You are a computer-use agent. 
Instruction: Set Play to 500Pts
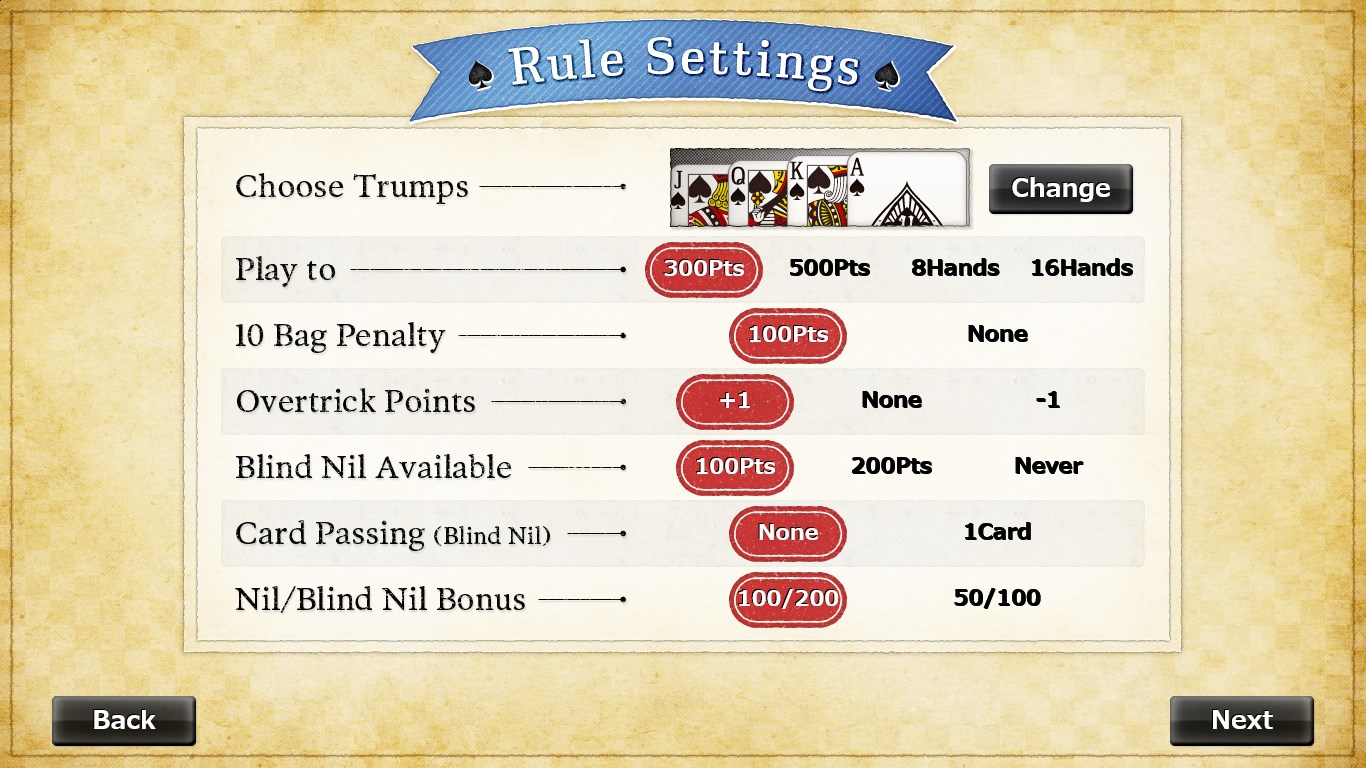click(x=831, y=268)
